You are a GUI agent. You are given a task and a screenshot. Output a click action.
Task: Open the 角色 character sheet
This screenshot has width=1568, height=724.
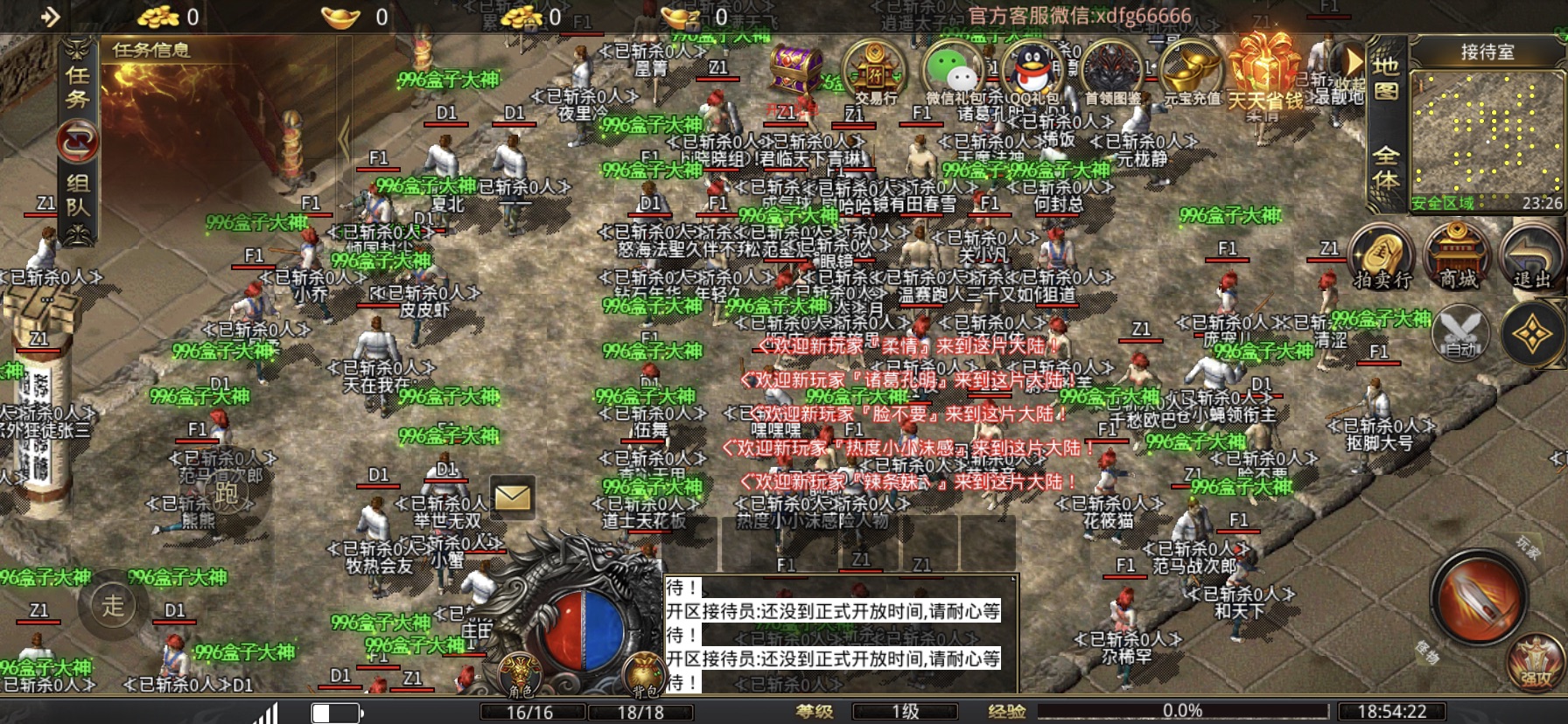[521, 674]
